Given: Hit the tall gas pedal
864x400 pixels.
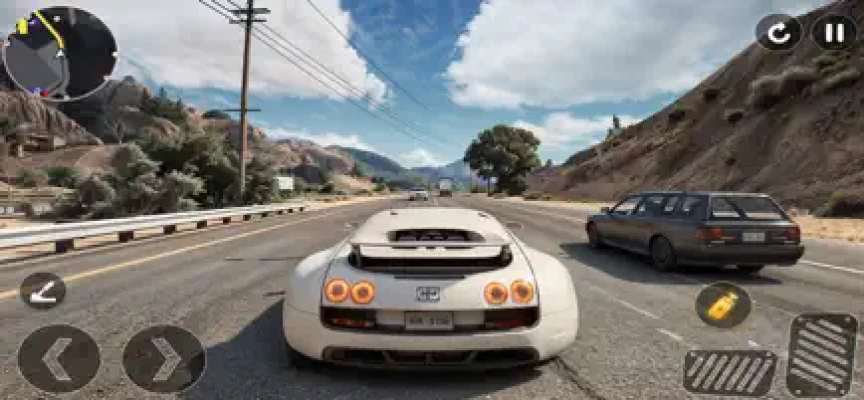Looking at the screenshot, I should (x=821, y=355).
